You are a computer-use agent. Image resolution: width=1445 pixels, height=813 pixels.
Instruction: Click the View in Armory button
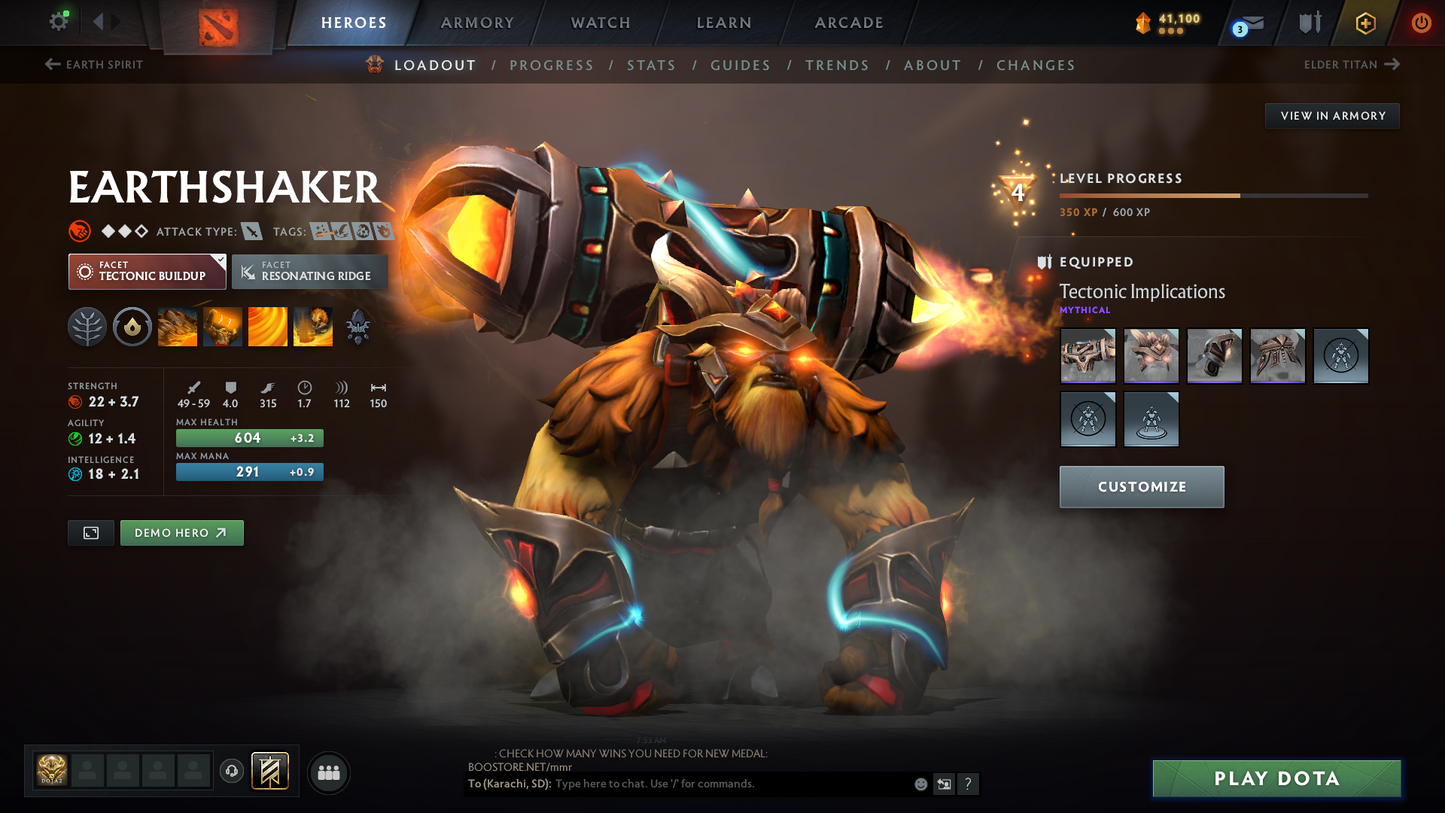pos(1332,115)
